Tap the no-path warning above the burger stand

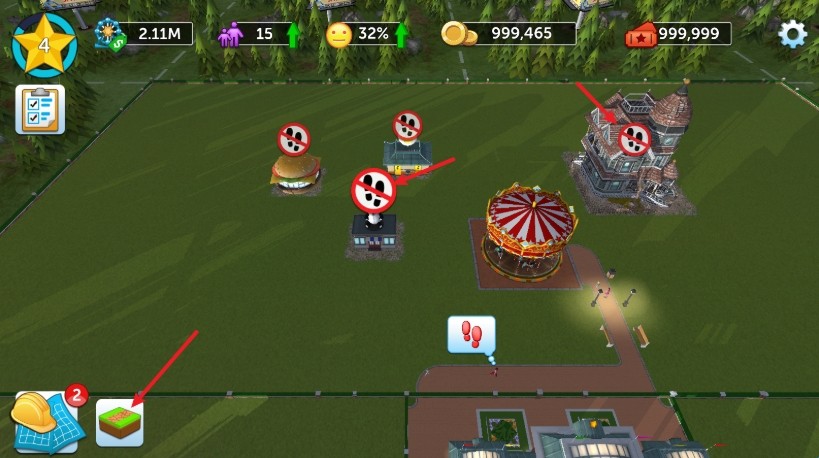(294, 139)
